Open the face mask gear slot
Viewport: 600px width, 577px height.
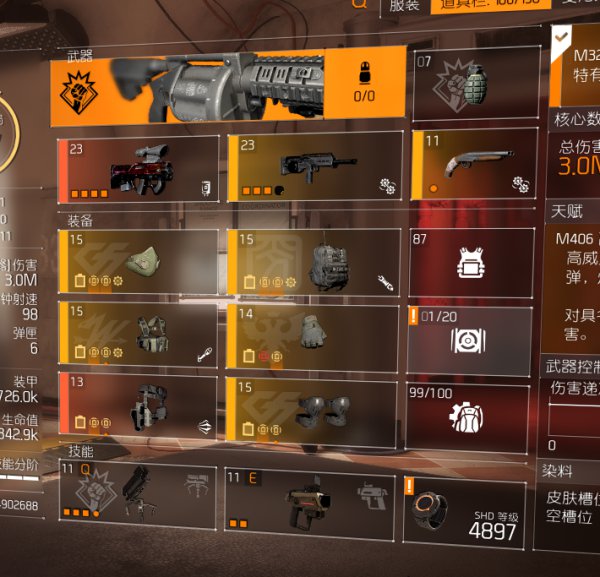click(x=138, y=262)
